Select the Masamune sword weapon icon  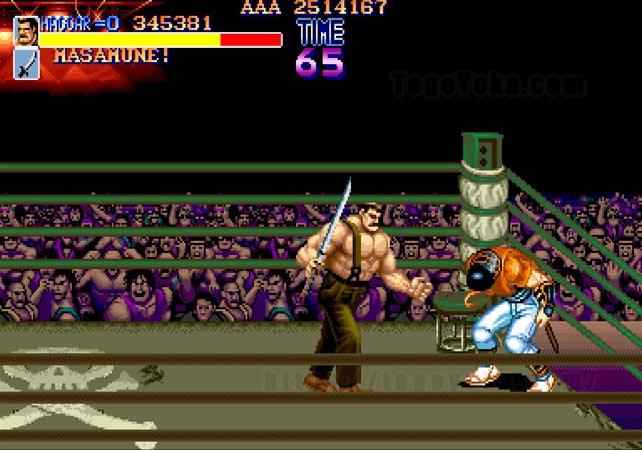tap(26, 63)
